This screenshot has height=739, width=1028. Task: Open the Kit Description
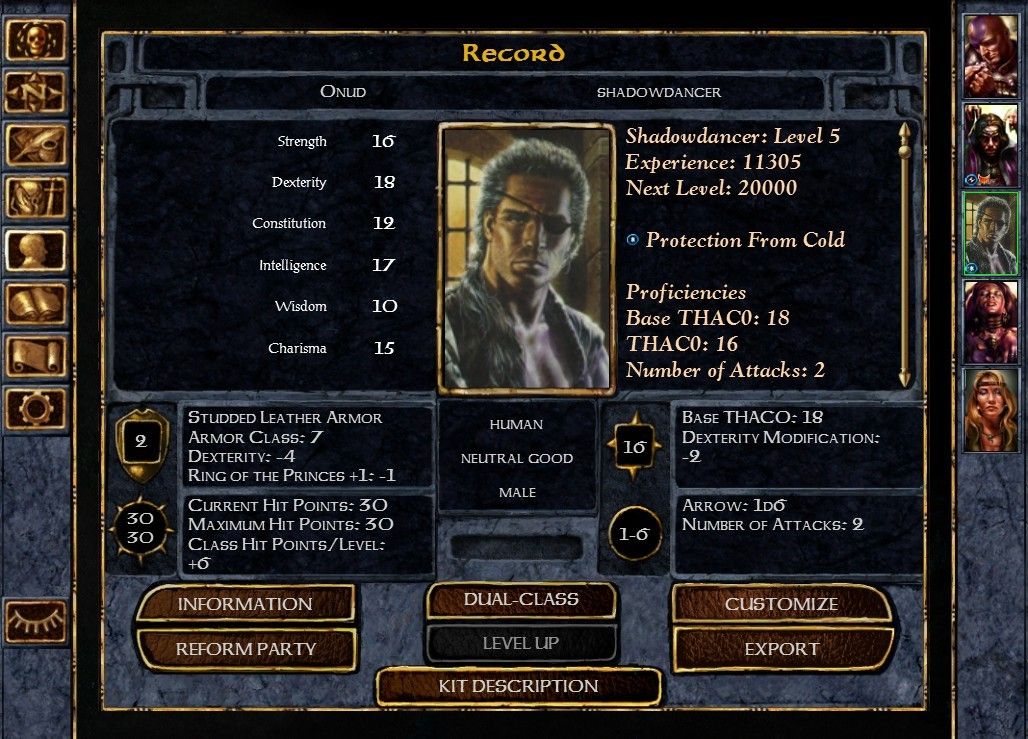coord(518,686)
